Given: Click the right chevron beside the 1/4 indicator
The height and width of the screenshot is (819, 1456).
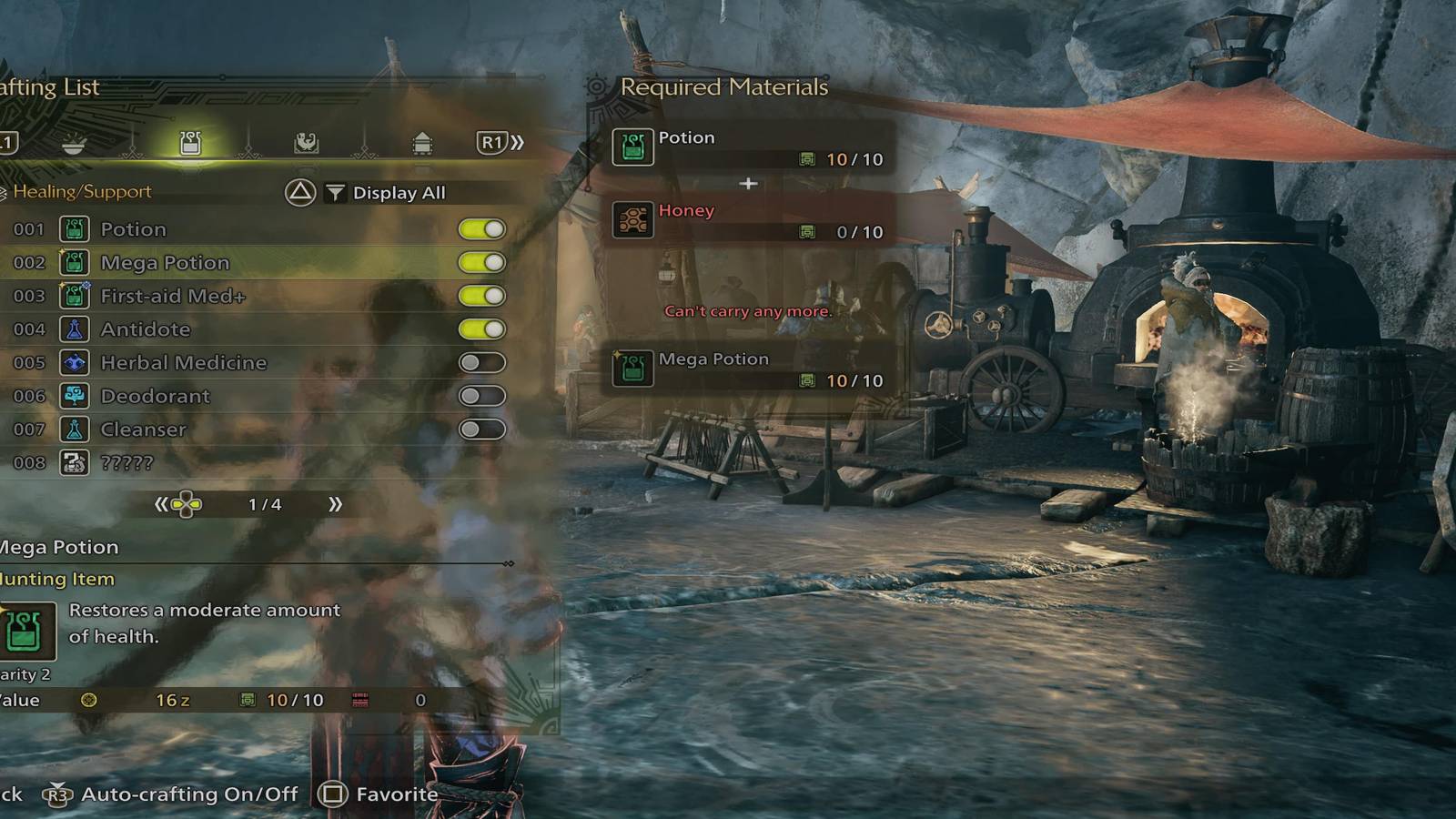Looking at the screenshot, I should 337,503.
